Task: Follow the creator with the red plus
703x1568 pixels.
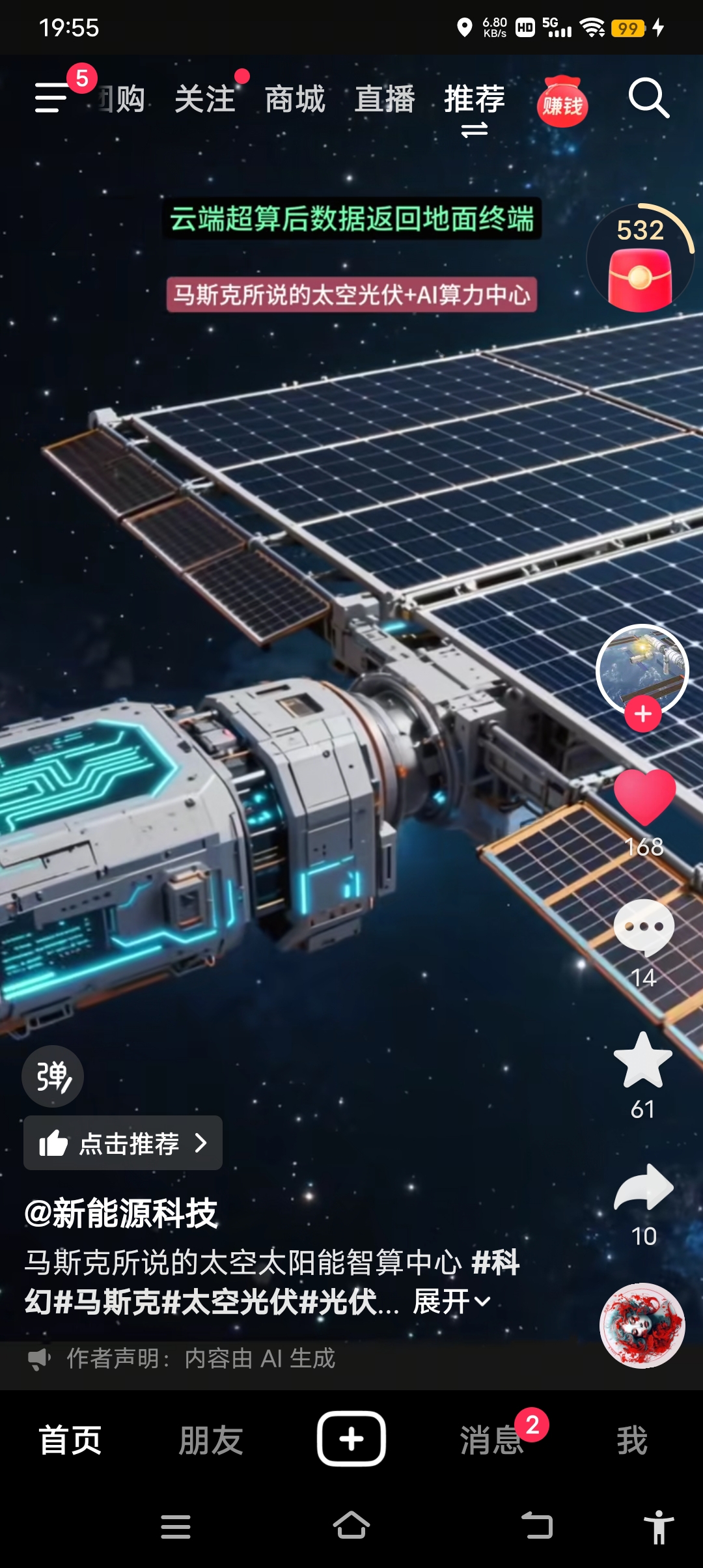Action: tap(643, 714)
